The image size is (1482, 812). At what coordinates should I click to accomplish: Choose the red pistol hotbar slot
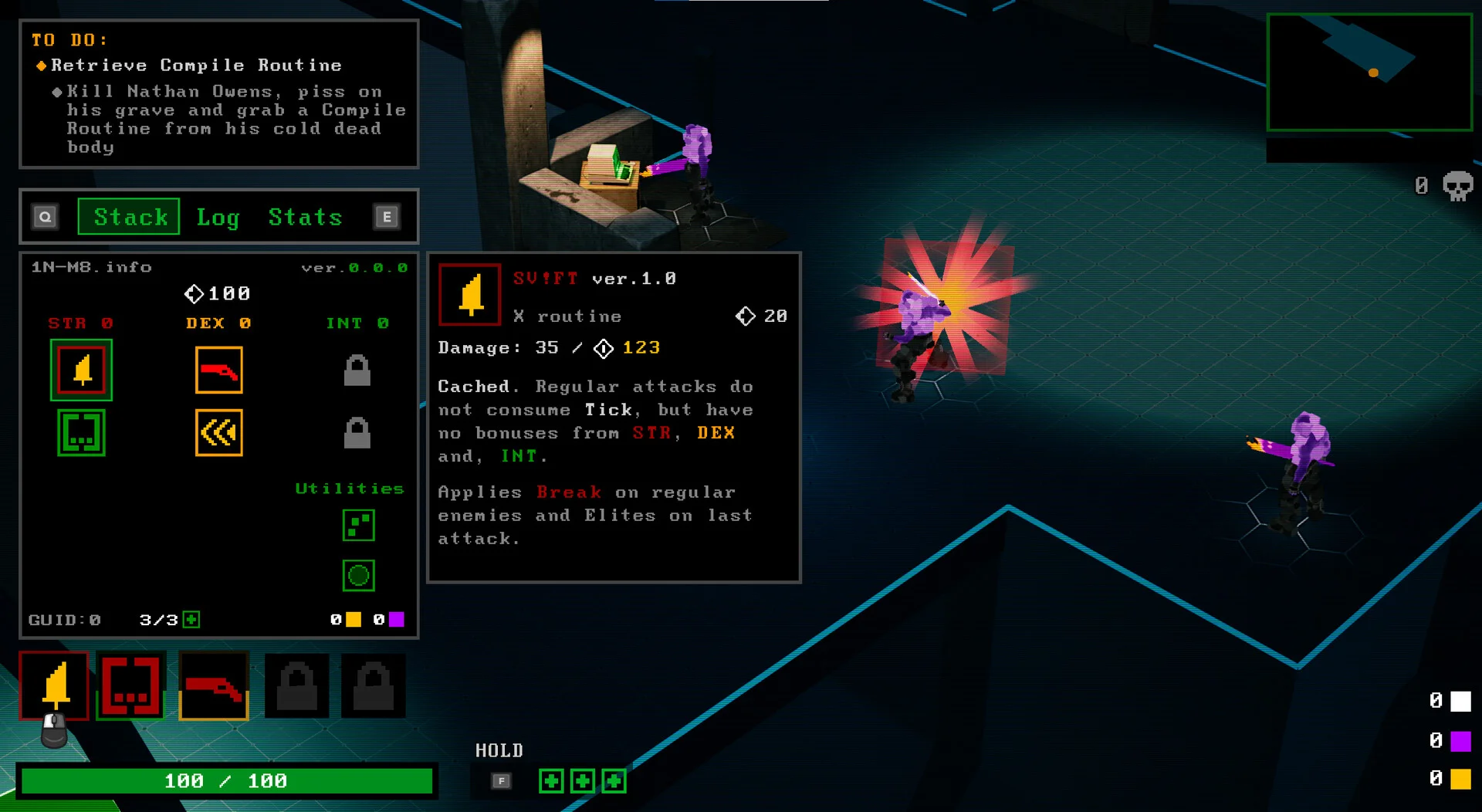pyautogui.click(x=214, y=685)
